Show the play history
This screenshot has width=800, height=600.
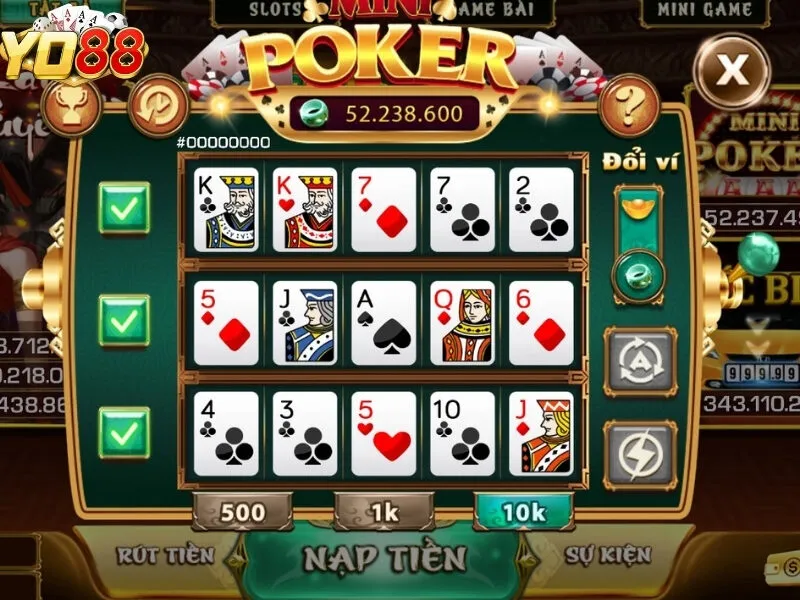[x=156, y=101]
